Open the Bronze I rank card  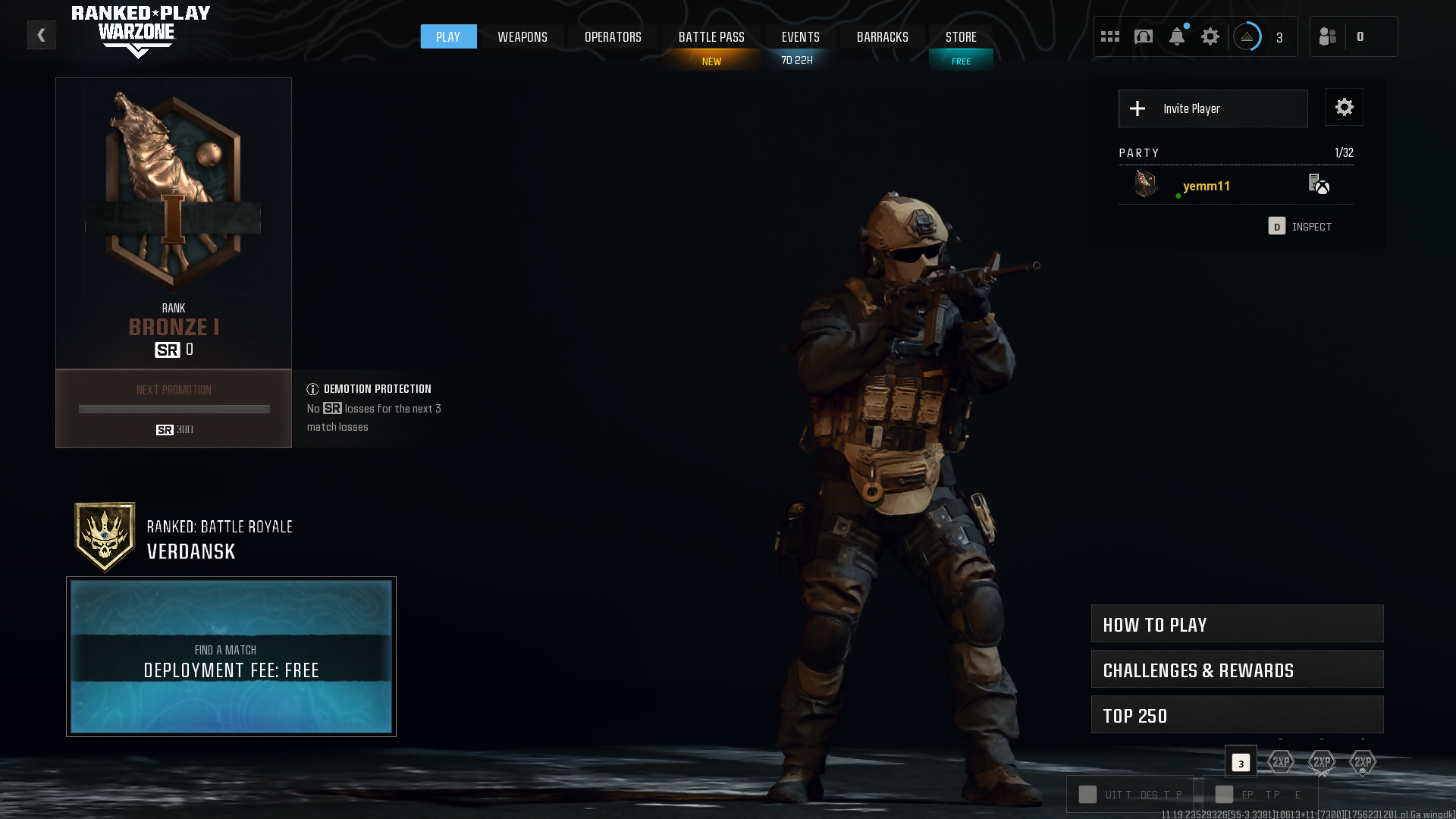(x=174, y=224)
